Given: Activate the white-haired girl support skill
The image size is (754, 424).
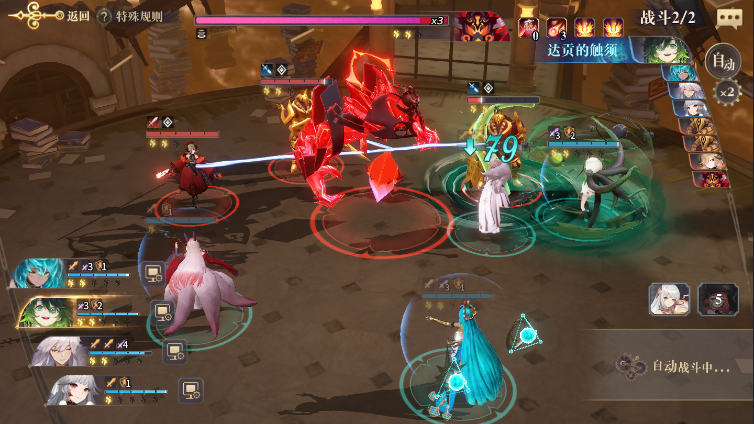Looking at the screenshot, I should pos(669,299).
